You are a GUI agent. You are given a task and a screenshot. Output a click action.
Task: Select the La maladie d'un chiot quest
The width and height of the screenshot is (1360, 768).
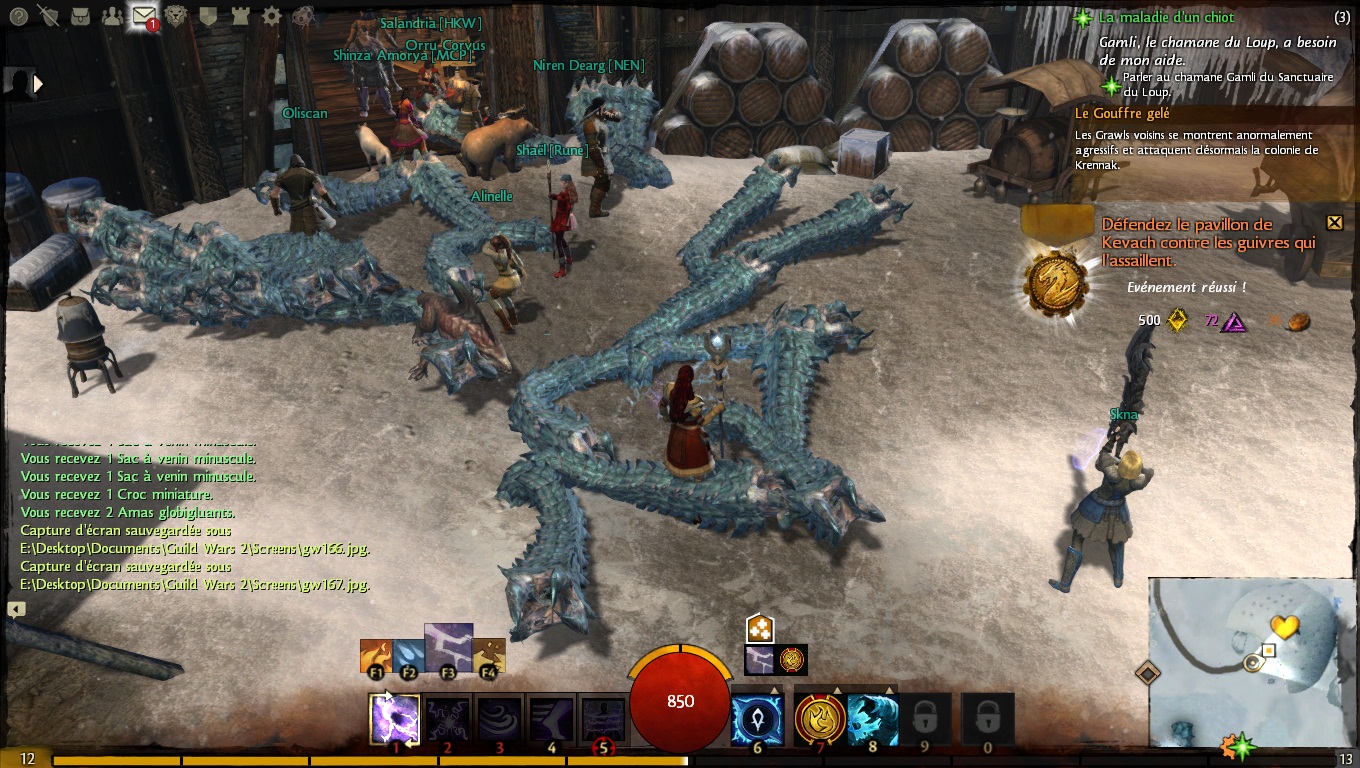[x=1166, y=17]
